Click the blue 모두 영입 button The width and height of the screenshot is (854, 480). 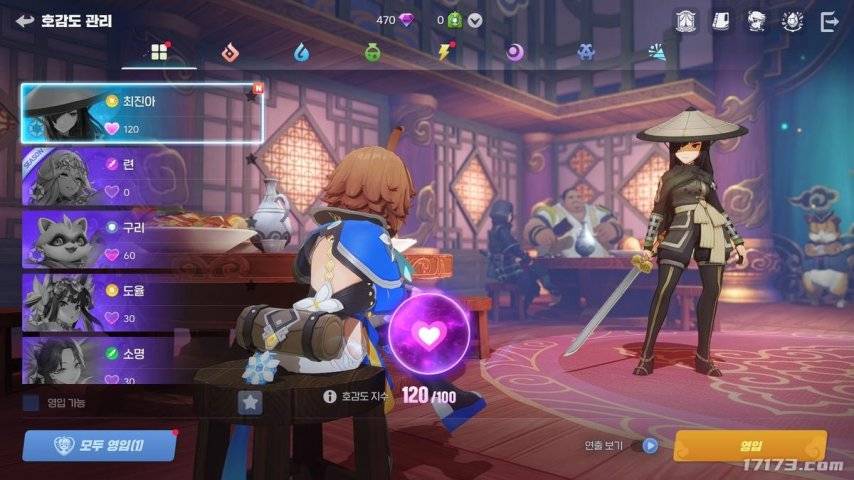(x=99, y=445)
